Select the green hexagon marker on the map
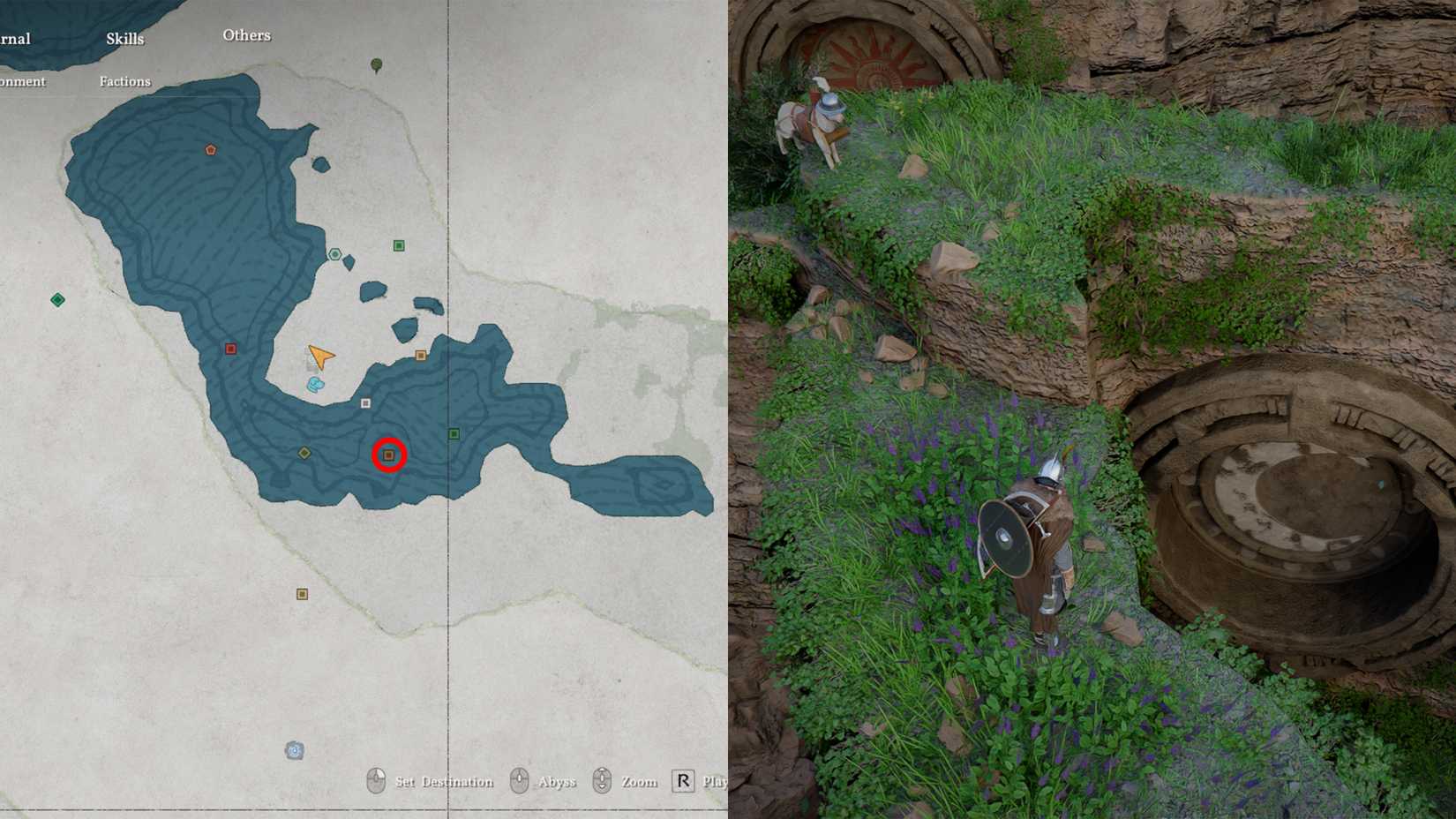 click(x=335, y=254)
